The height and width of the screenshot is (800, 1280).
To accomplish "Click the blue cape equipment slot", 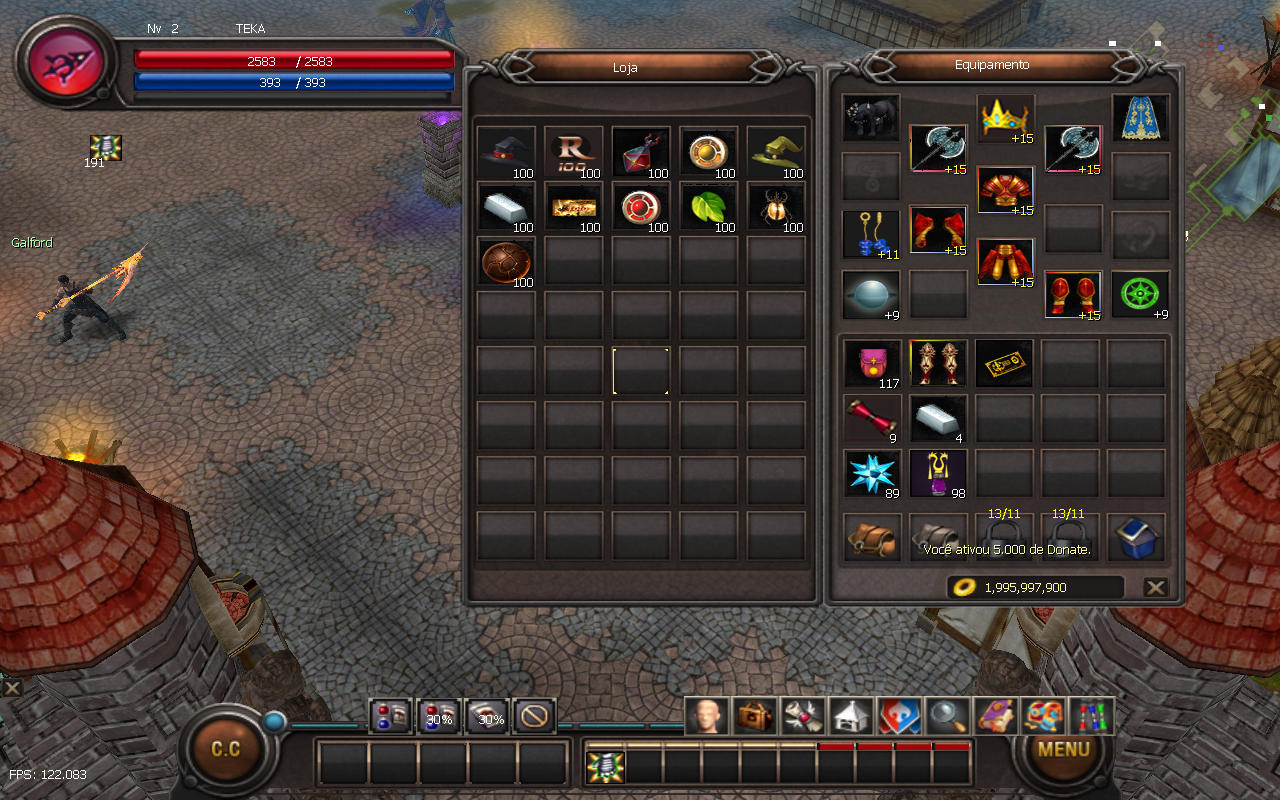I will point(1140,119).
